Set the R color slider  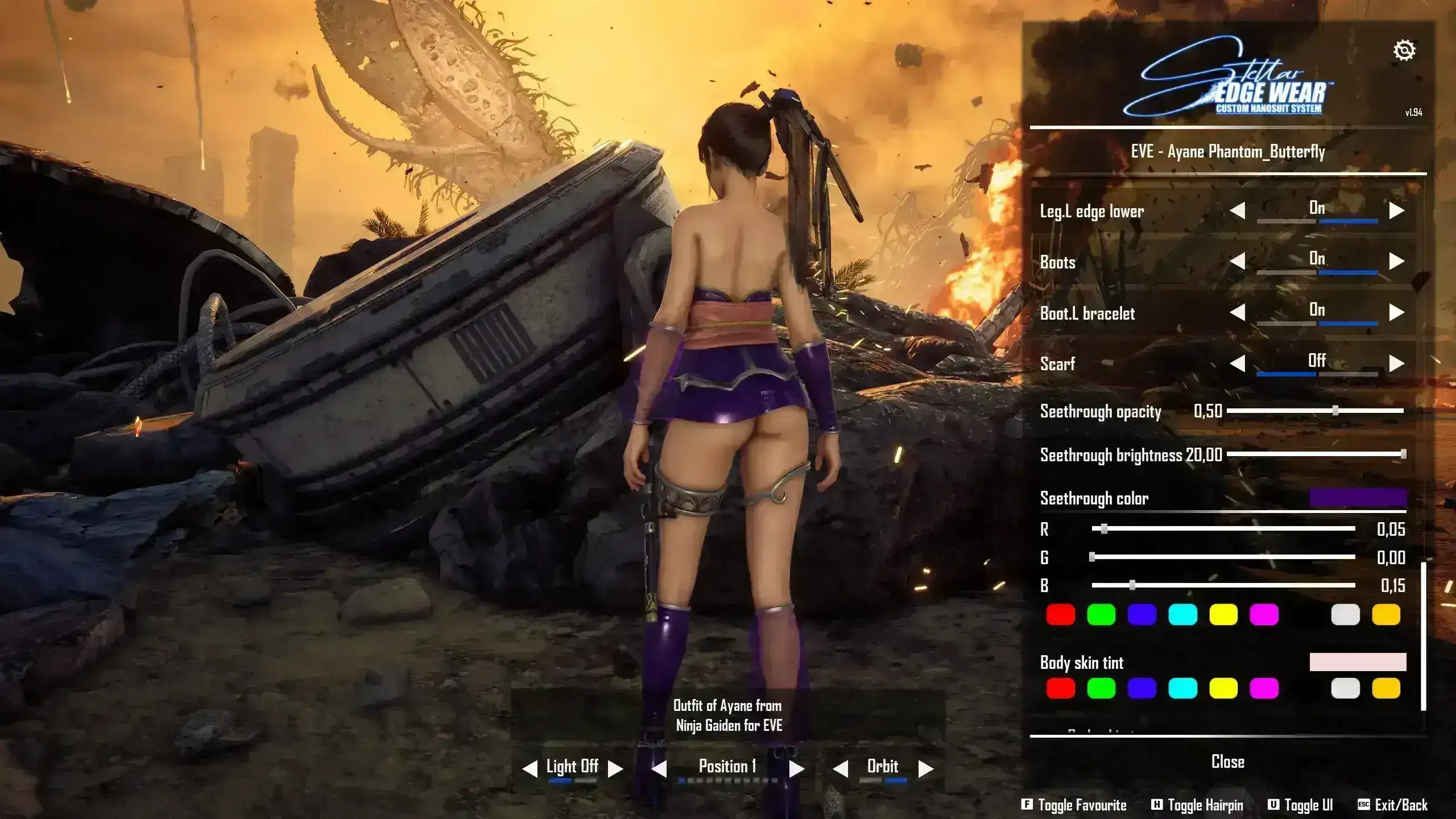(1104, 529)
